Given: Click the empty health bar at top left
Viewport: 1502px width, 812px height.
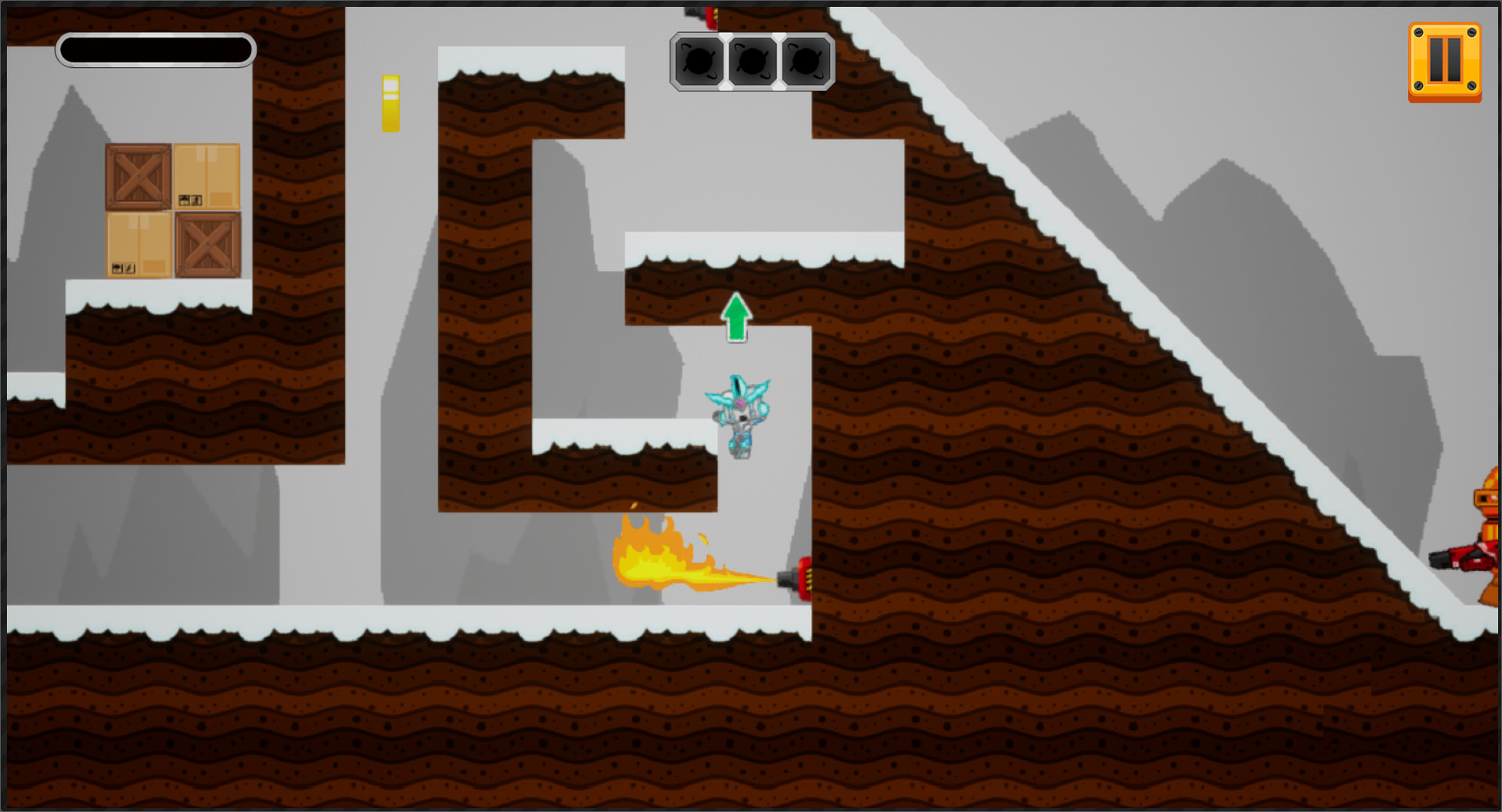Looking at the screenshot, I should click(155, 49).
